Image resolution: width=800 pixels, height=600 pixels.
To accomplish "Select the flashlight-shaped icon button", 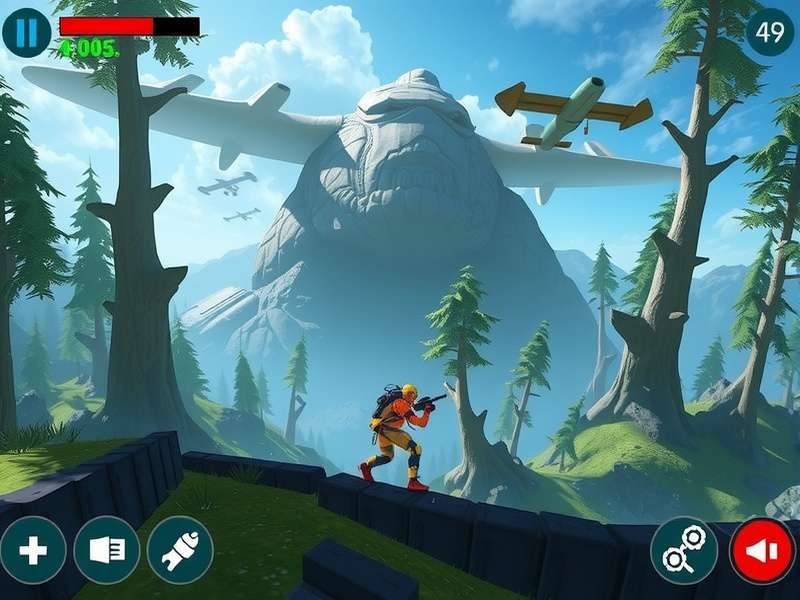I will coord(107,551).
